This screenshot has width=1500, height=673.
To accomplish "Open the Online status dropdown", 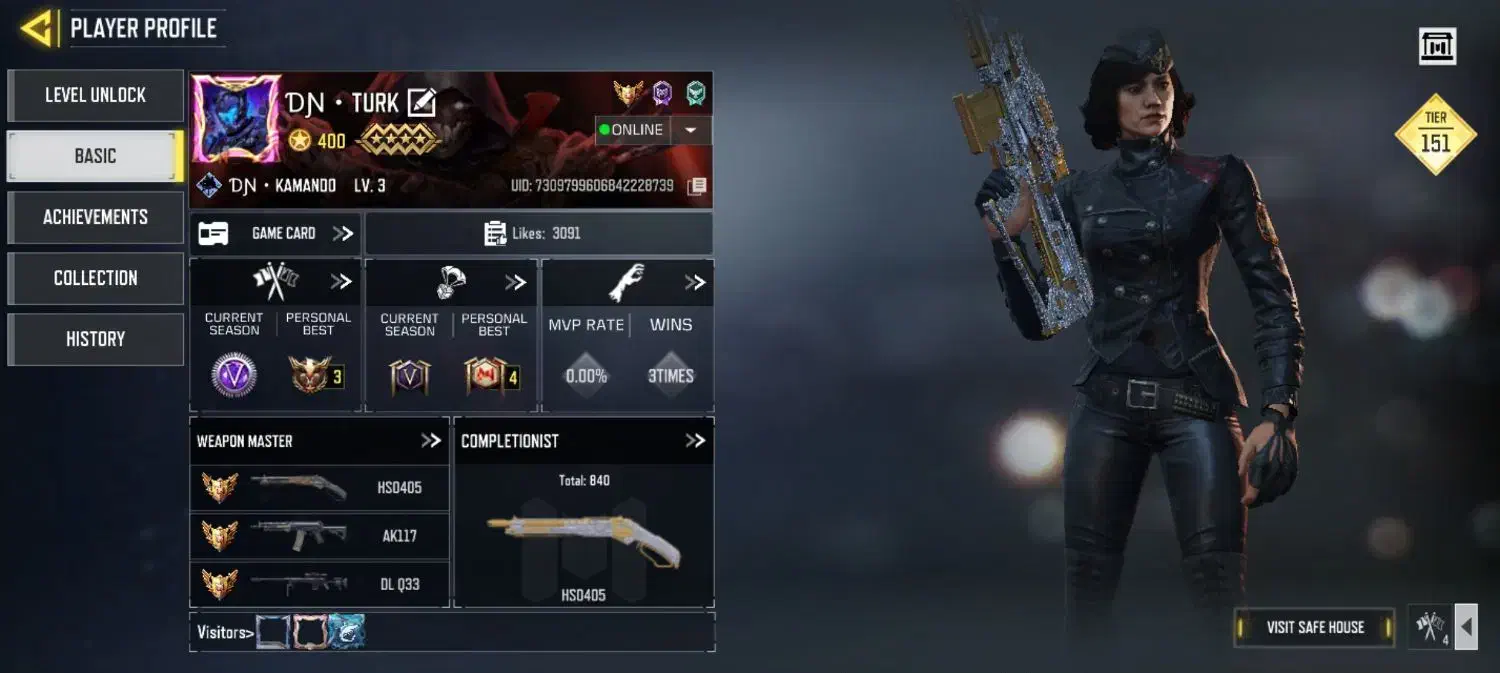I will (691, 130).
